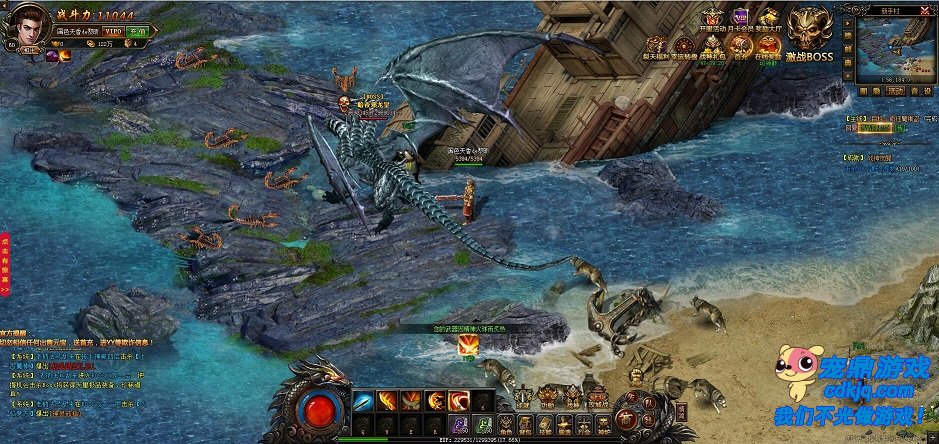Click the large red health orb
Image resolution: width=939 pixels, height=444 pixels.
click(319, 410)
